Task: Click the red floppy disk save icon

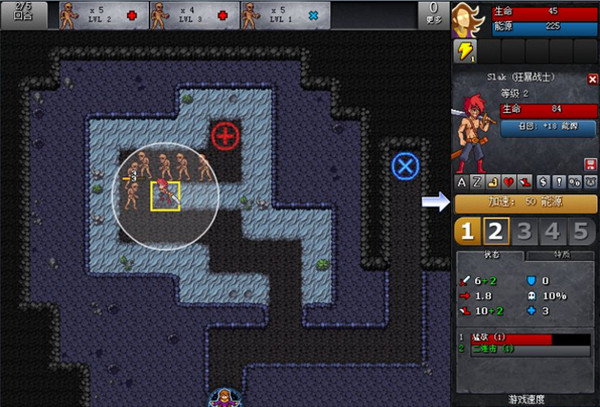Action: click(x=590, y=164)
